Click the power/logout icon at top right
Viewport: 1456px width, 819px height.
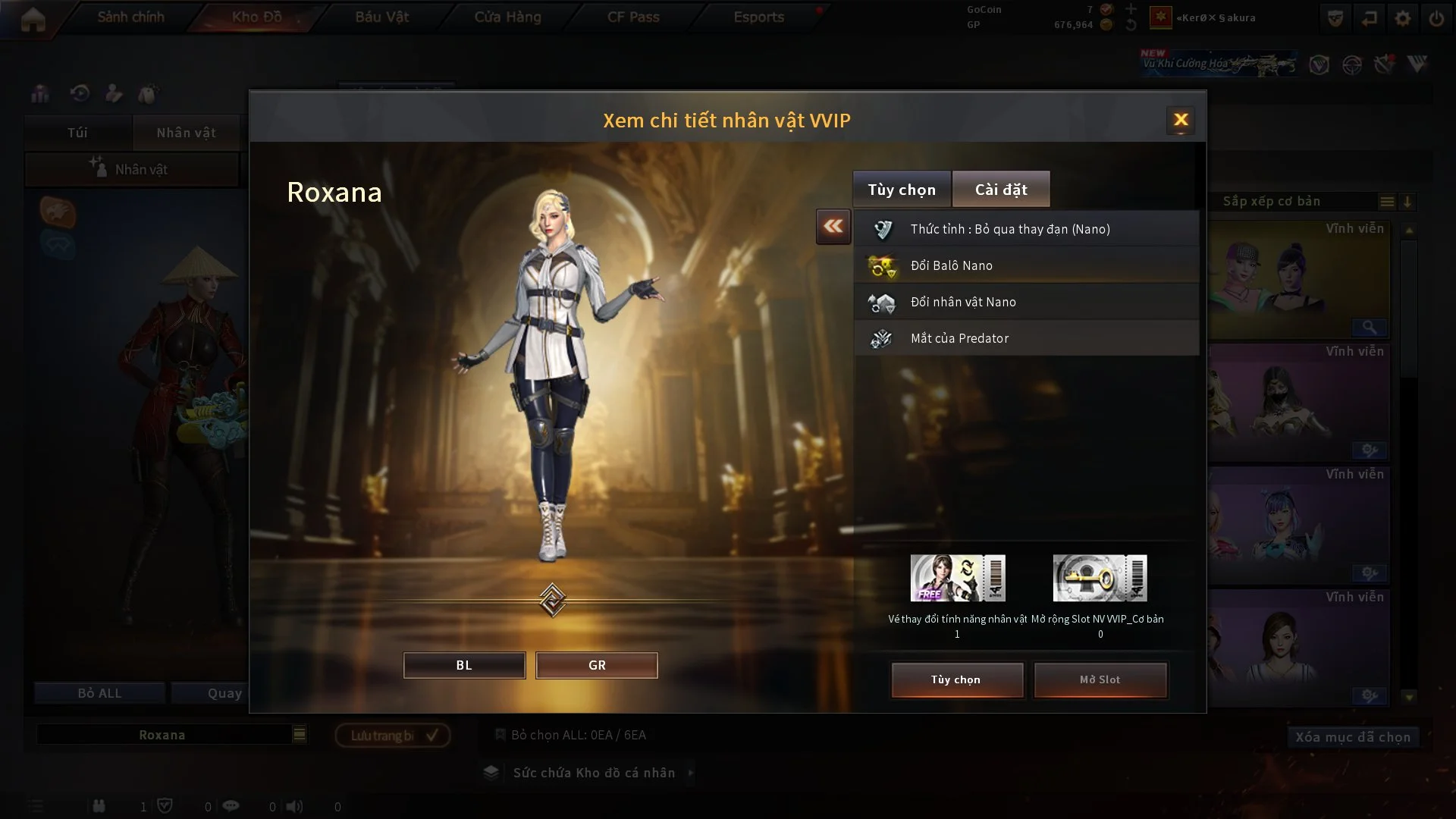[x=1438, y=17]
